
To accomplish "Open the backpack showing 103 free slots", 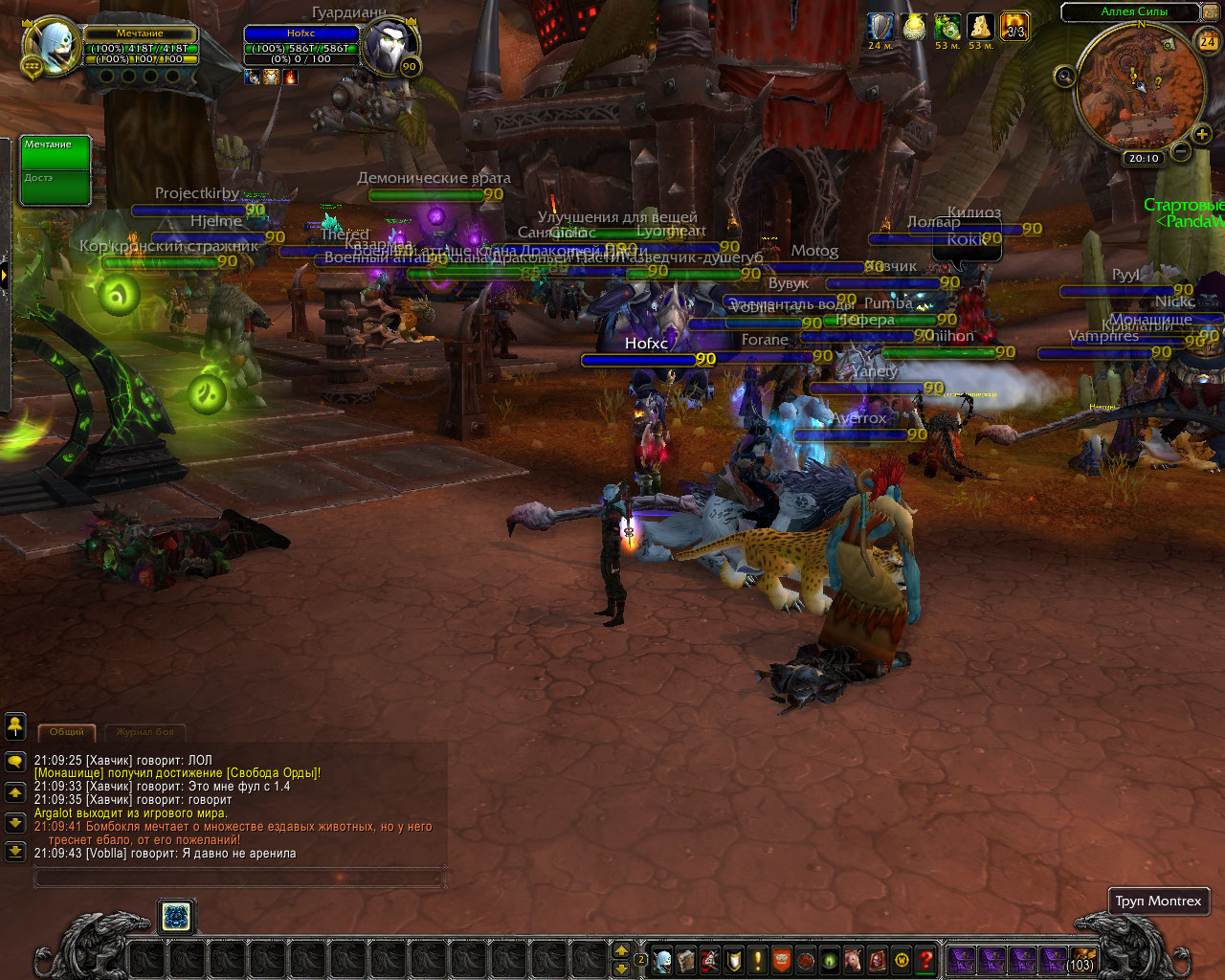I will 1081,959.
